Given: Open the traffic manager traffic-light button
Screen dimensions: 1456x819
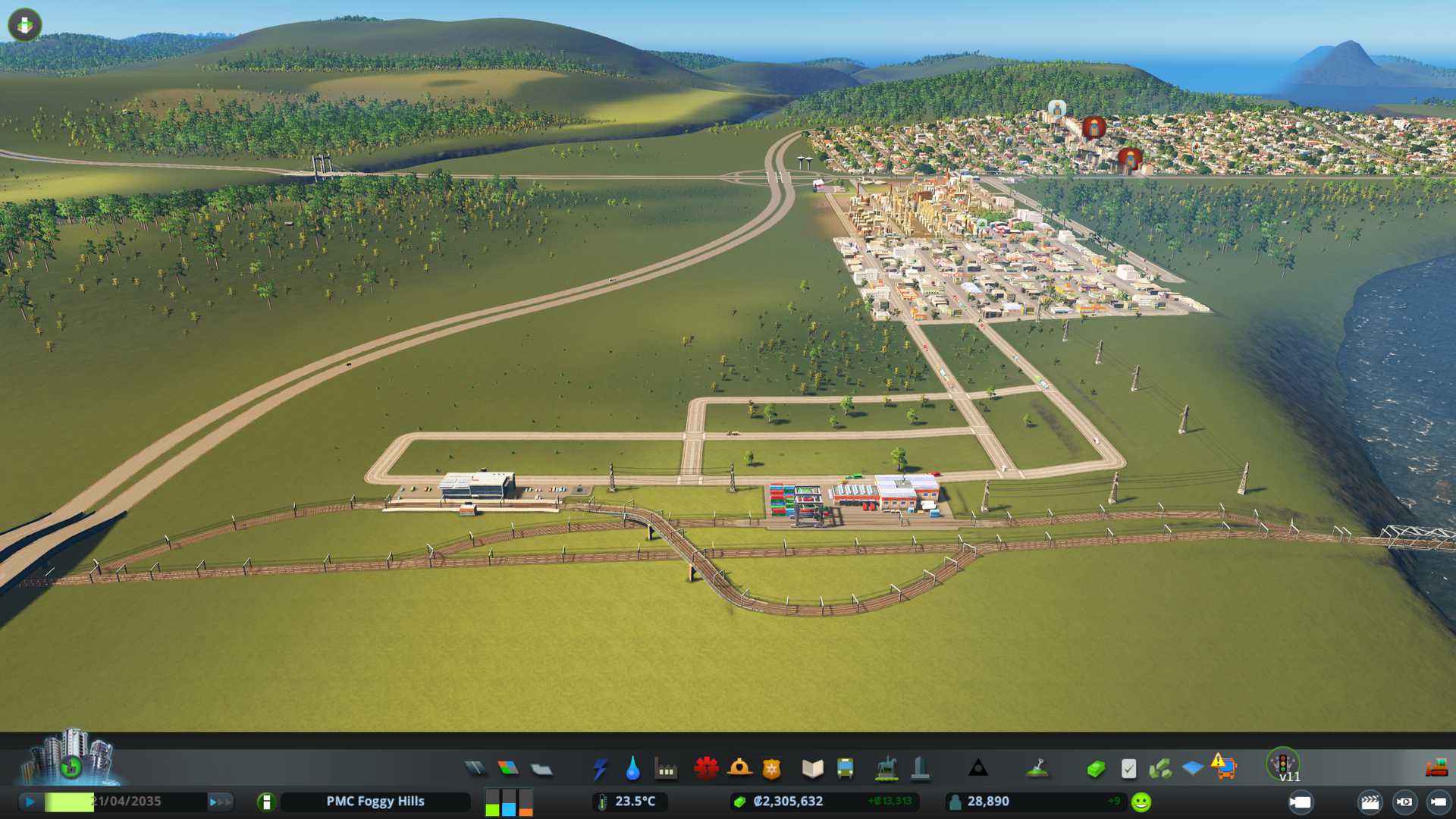Looking at the screenshot, I should click(1283, 763).
